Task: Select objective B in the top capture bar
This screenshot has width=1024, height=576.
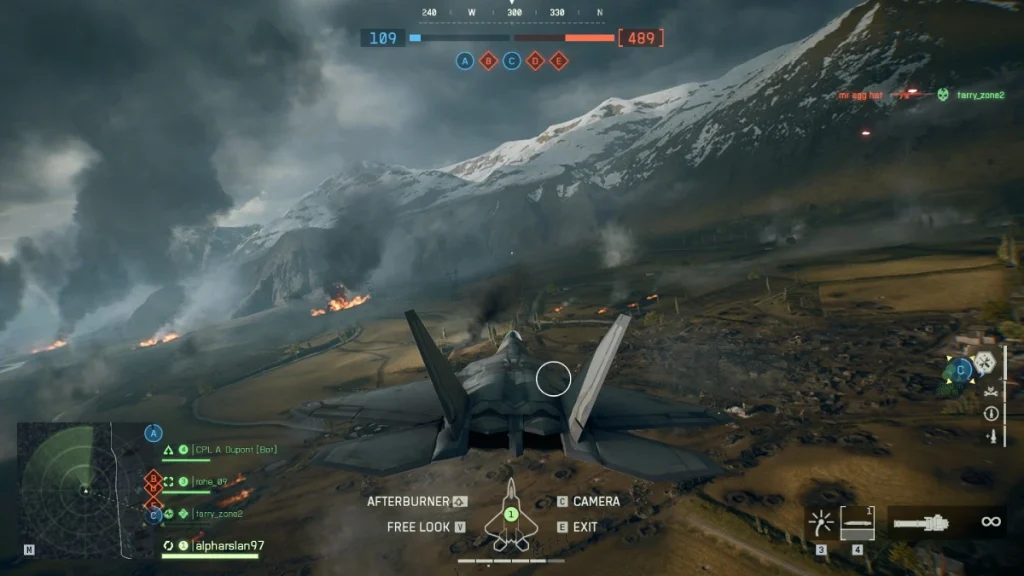Action: pos(488,61)
